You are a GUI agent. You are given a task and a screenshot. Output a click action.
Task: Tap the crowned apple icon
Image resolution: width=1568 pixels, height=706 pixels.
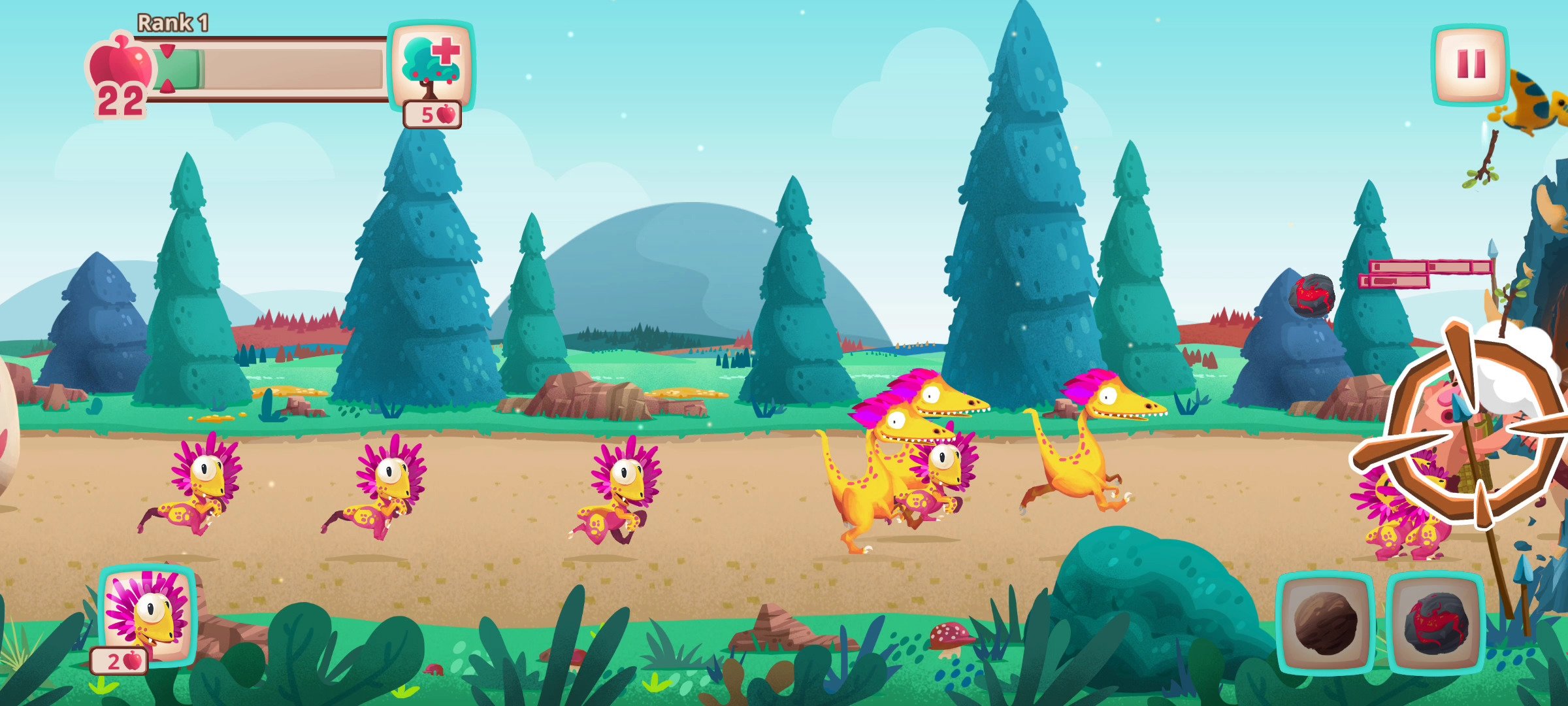point(121,65)
